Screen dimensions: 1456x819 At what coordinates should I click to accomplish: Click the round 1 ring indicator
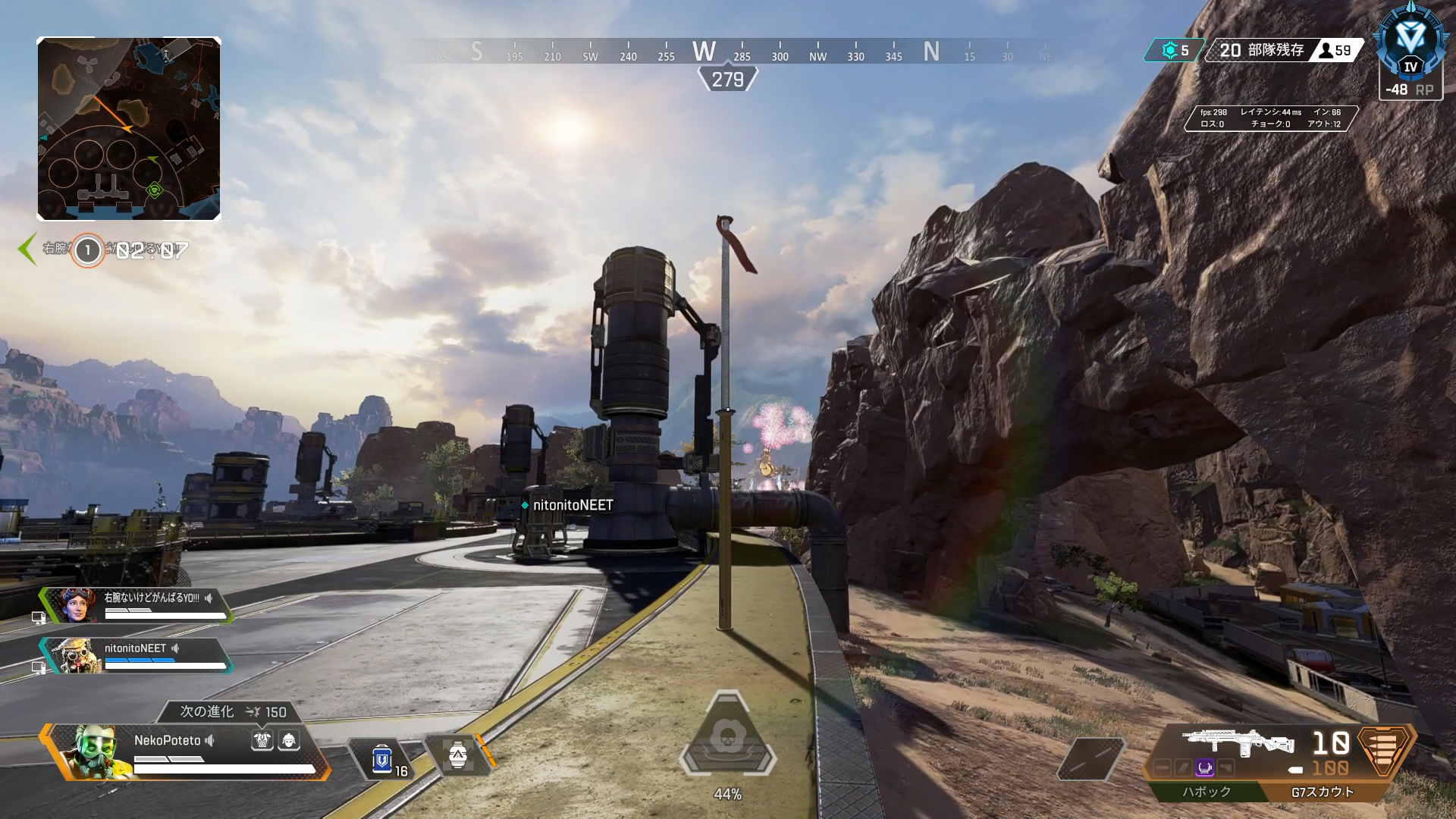(87, 250)
